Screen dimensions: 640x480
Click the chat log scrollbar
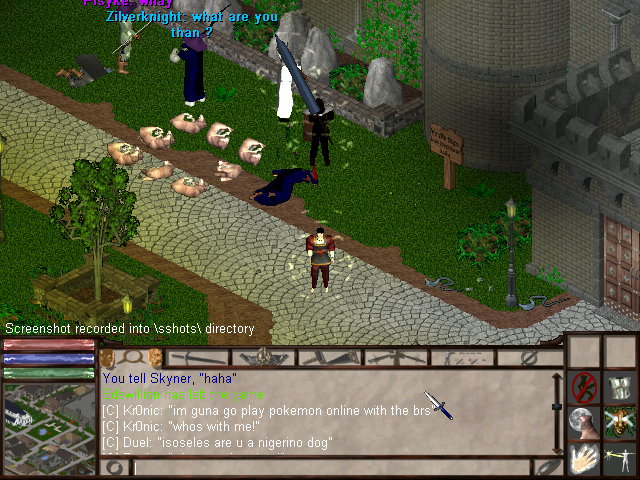click(557, 412)
